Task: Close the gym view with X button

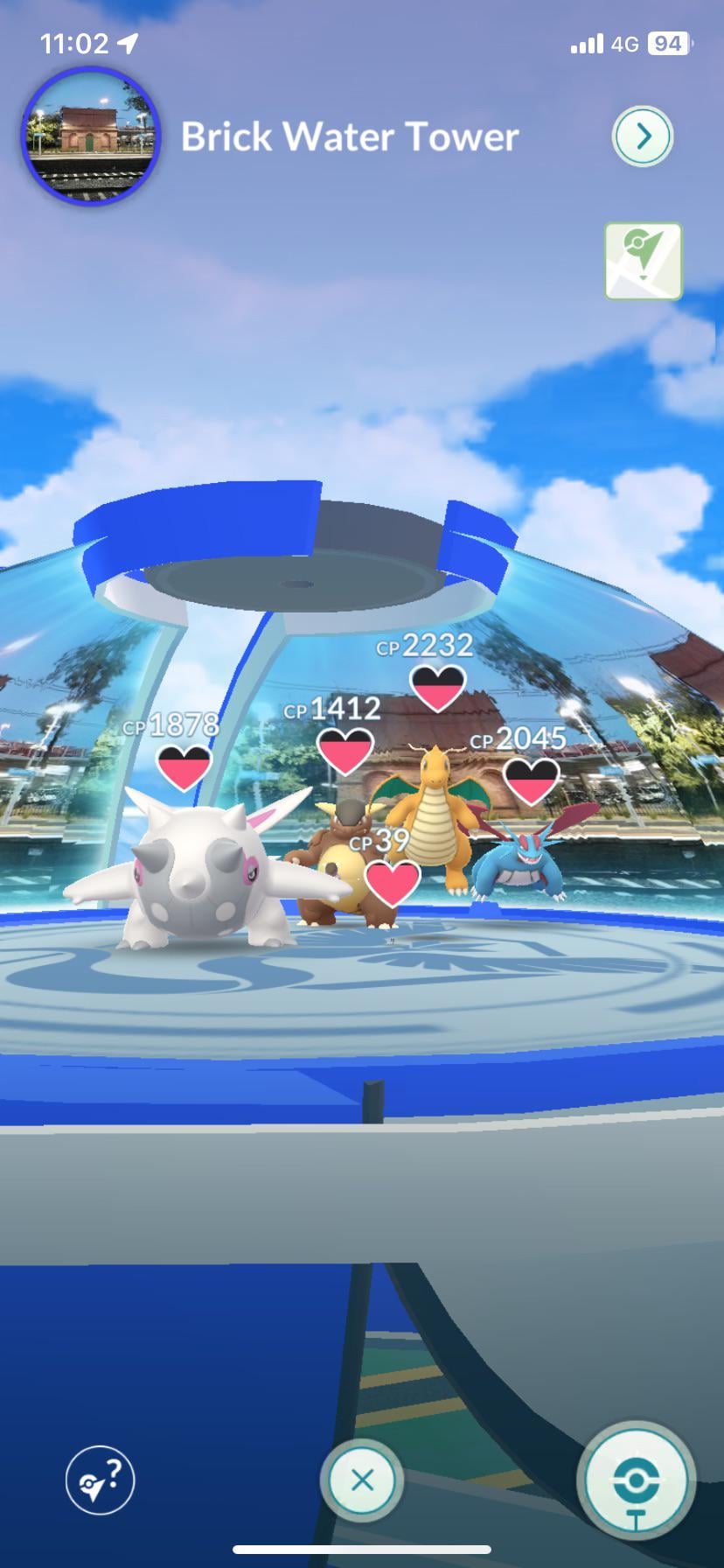Action: tap(362, 1480)
